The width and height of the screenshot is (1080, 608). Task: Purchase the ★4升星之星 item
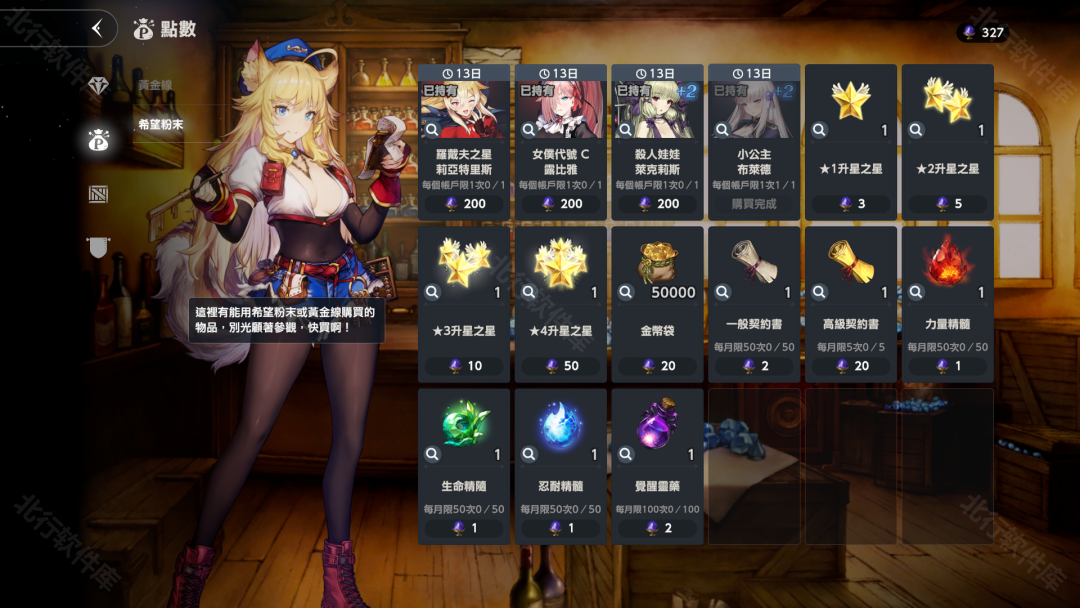coord(561,304)
